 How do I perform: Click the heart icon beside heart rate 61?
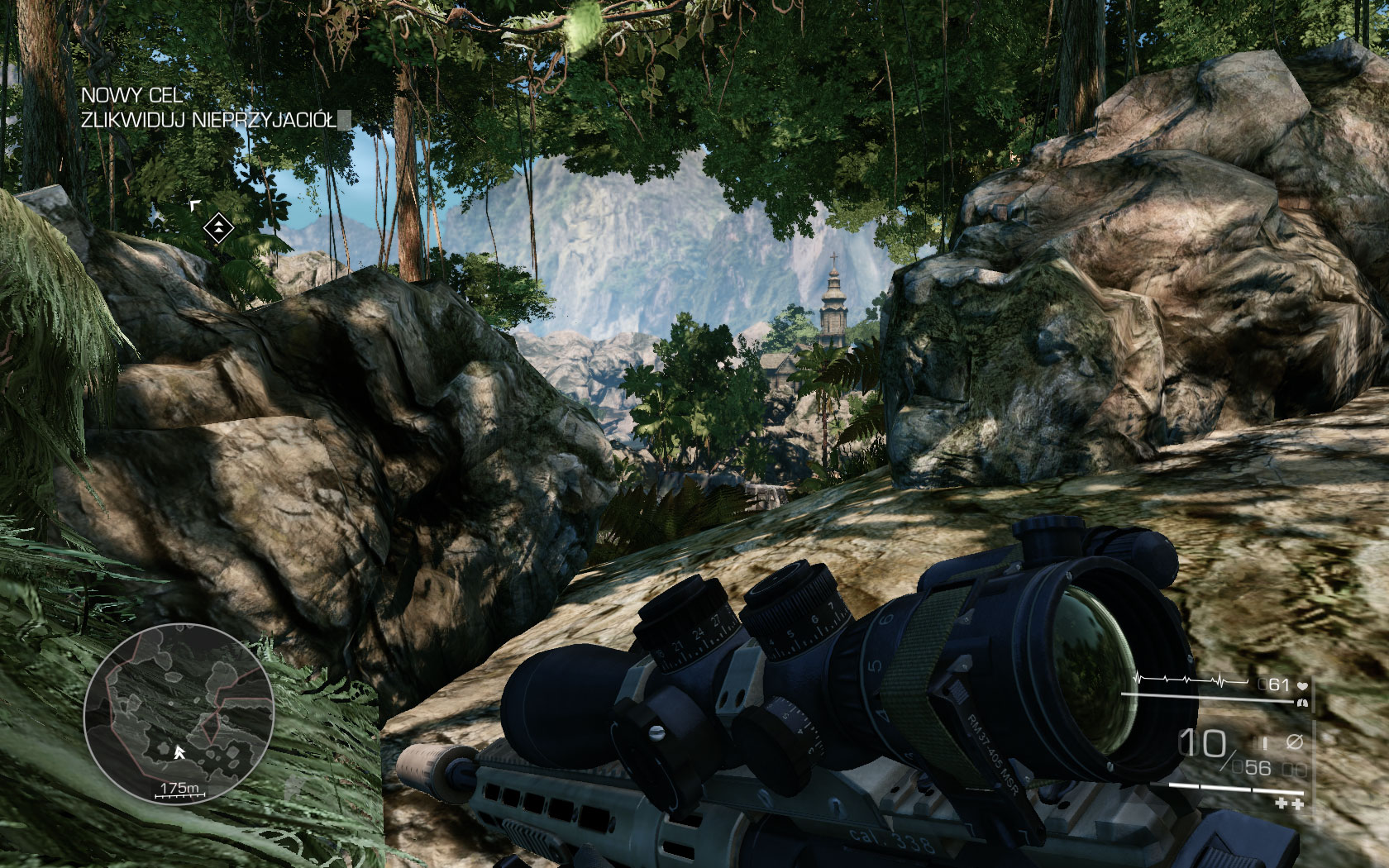pos(1303,685)
